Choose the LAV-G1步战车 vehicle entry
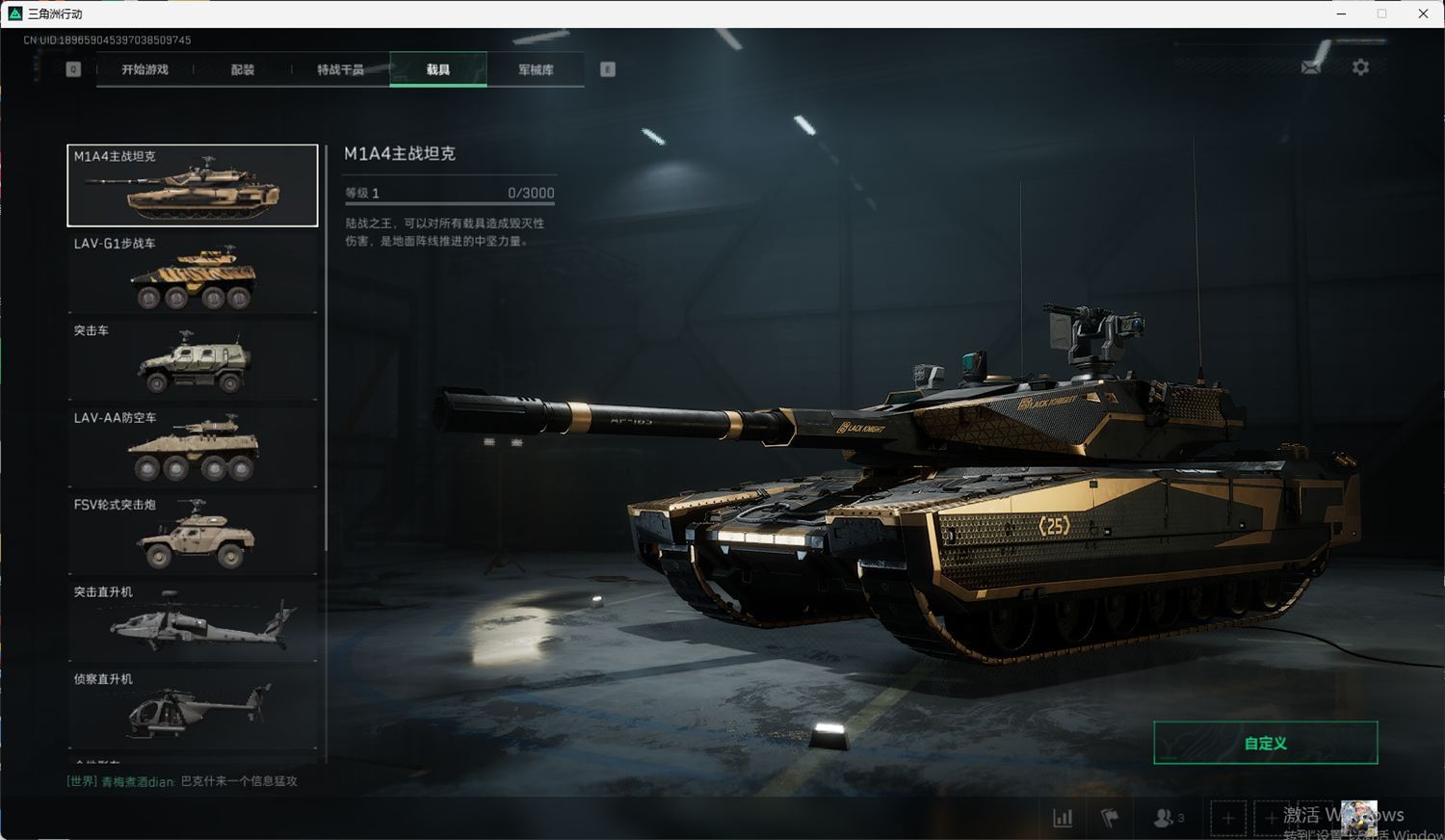This screenshot has width=1445, height=840. tap(193, 273)
